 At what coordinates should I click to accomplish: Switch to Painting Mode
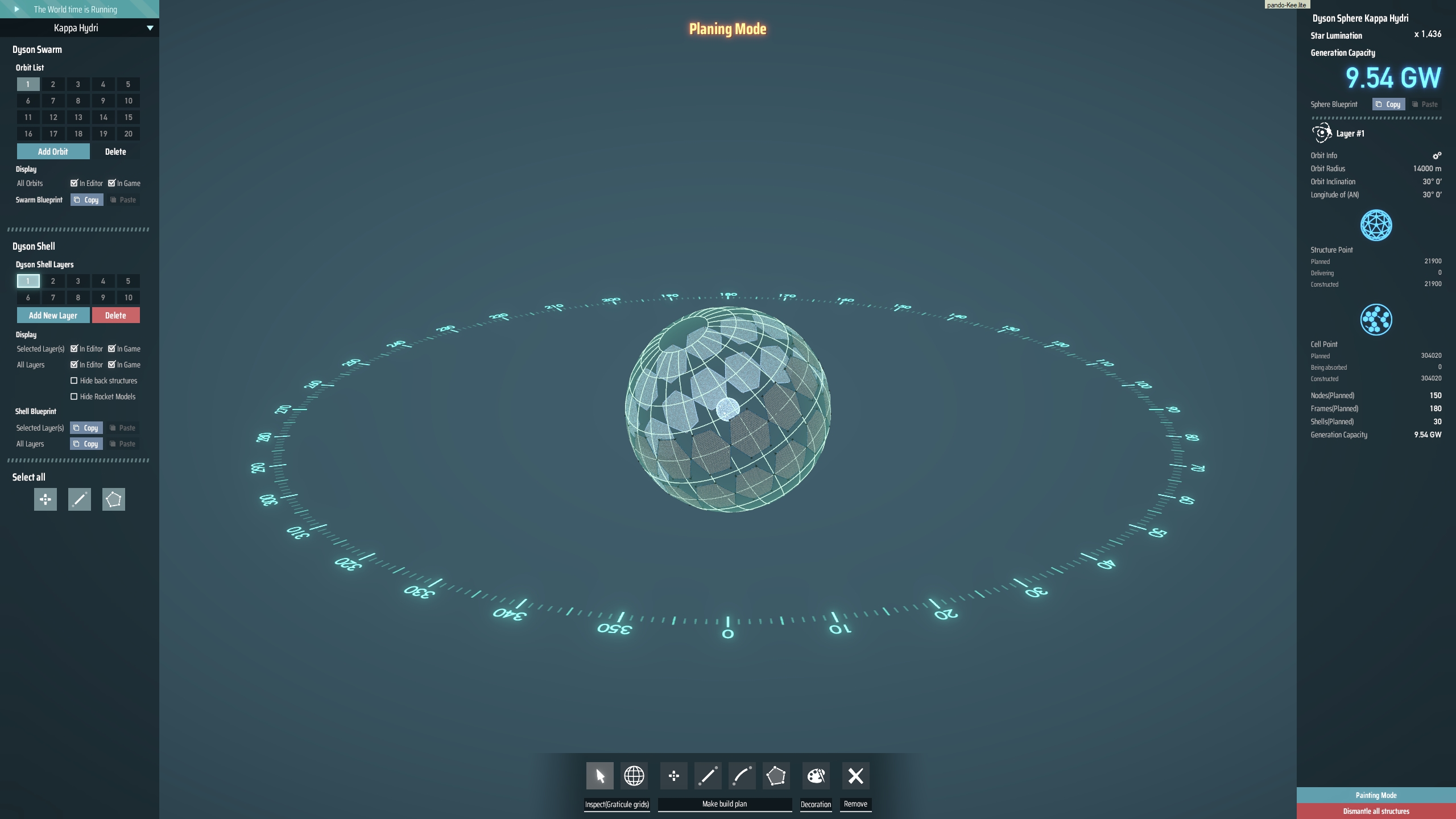coord(1375,795)
